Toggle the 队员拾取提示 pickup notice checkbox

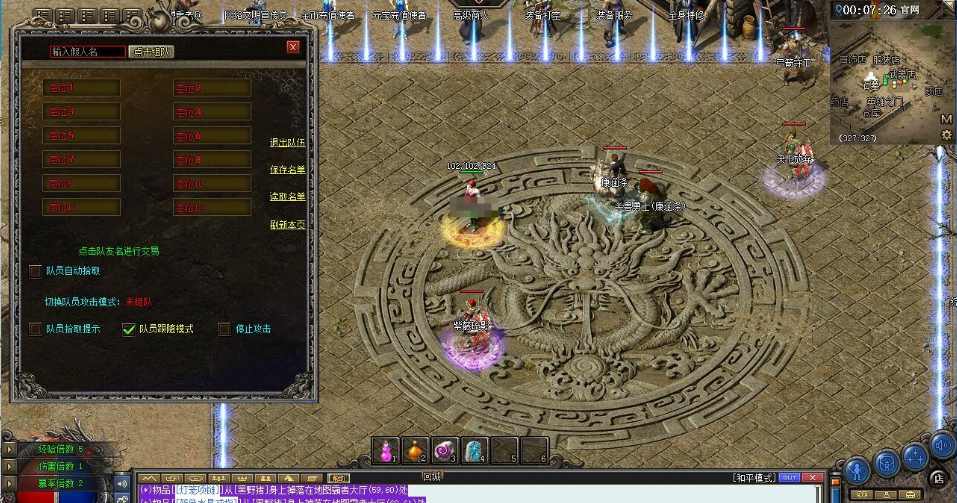pos(37,329)
